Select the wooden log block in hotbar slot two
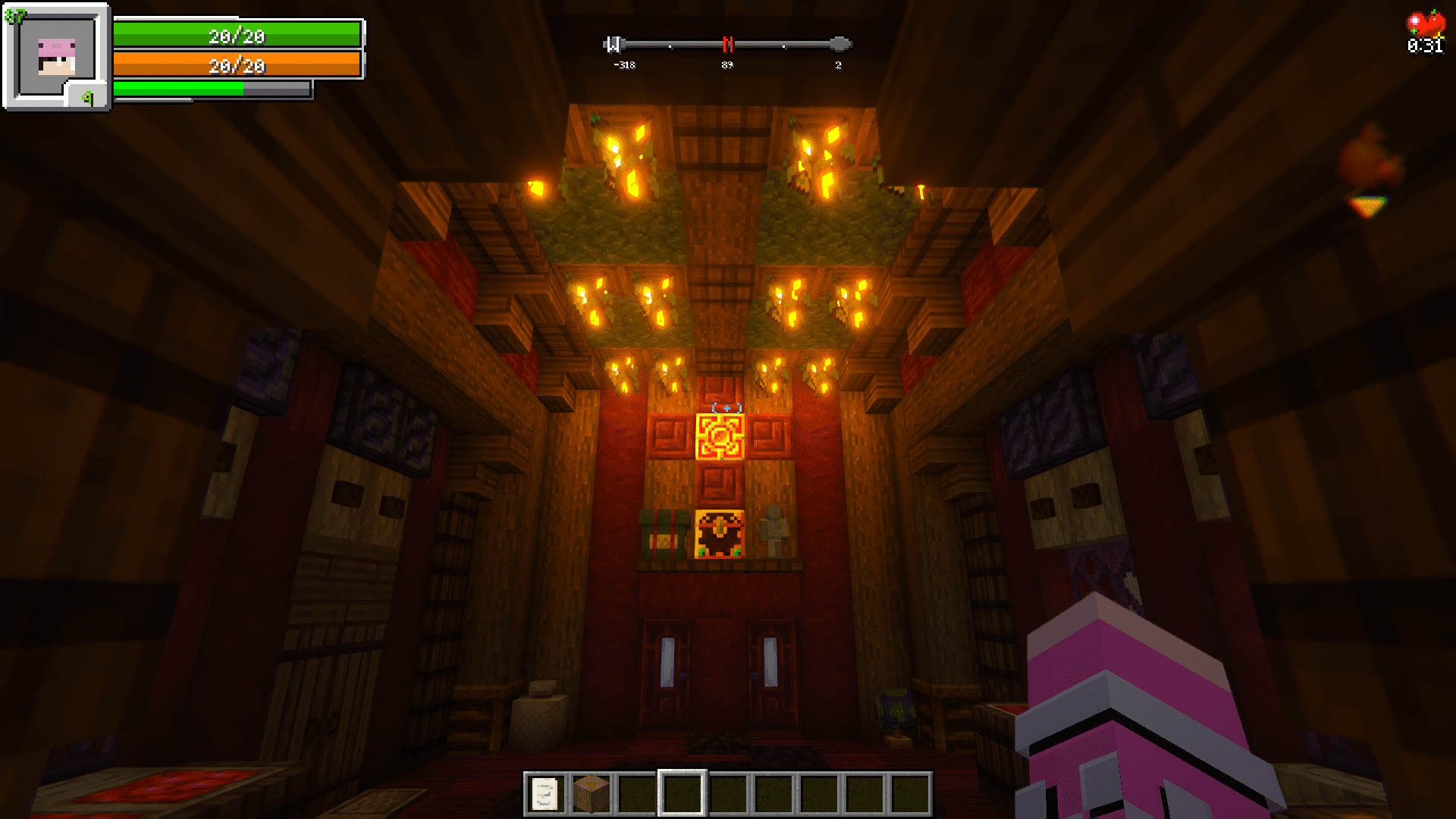The width and height of the screenshot is (1456, 819). point(591,793)
